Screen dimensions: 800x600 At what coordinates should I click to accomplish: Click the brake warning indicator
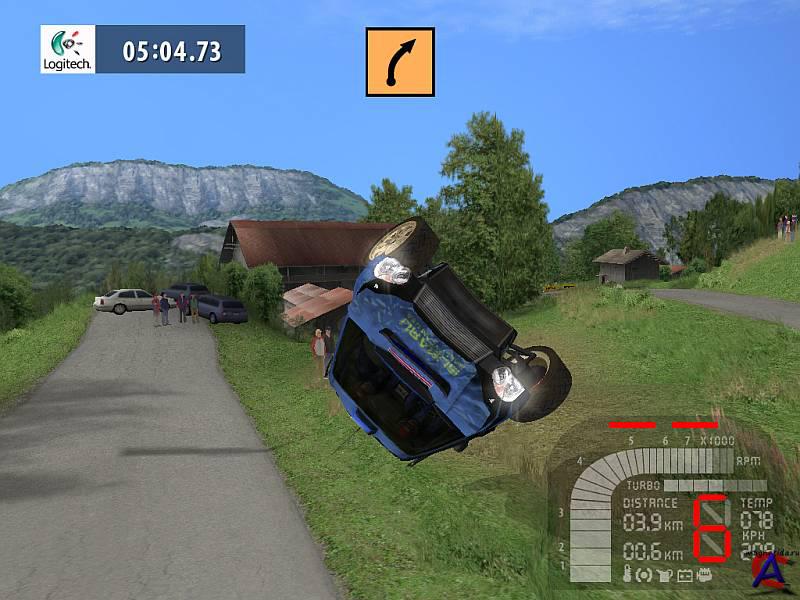click(x=646, y=575)
